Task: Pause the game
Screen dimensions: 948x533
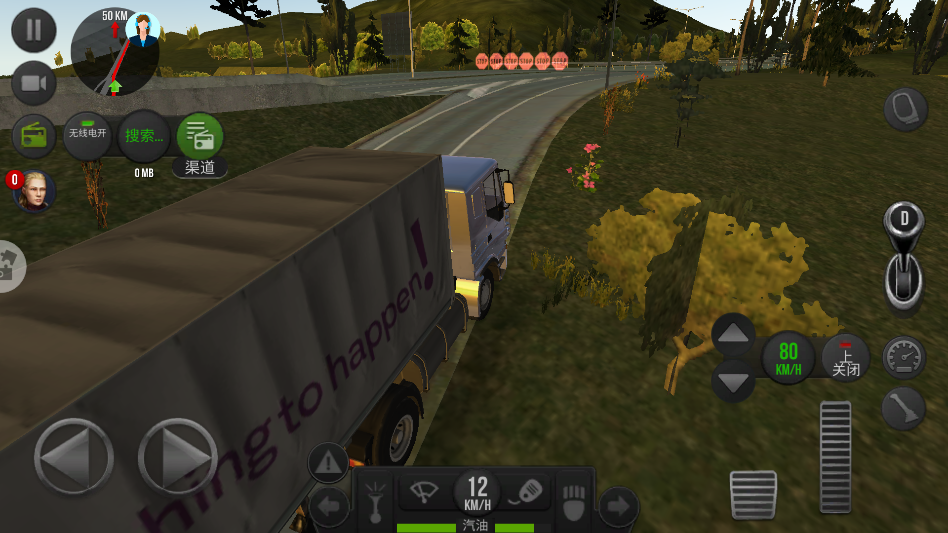Action: [x=34, y=29]
